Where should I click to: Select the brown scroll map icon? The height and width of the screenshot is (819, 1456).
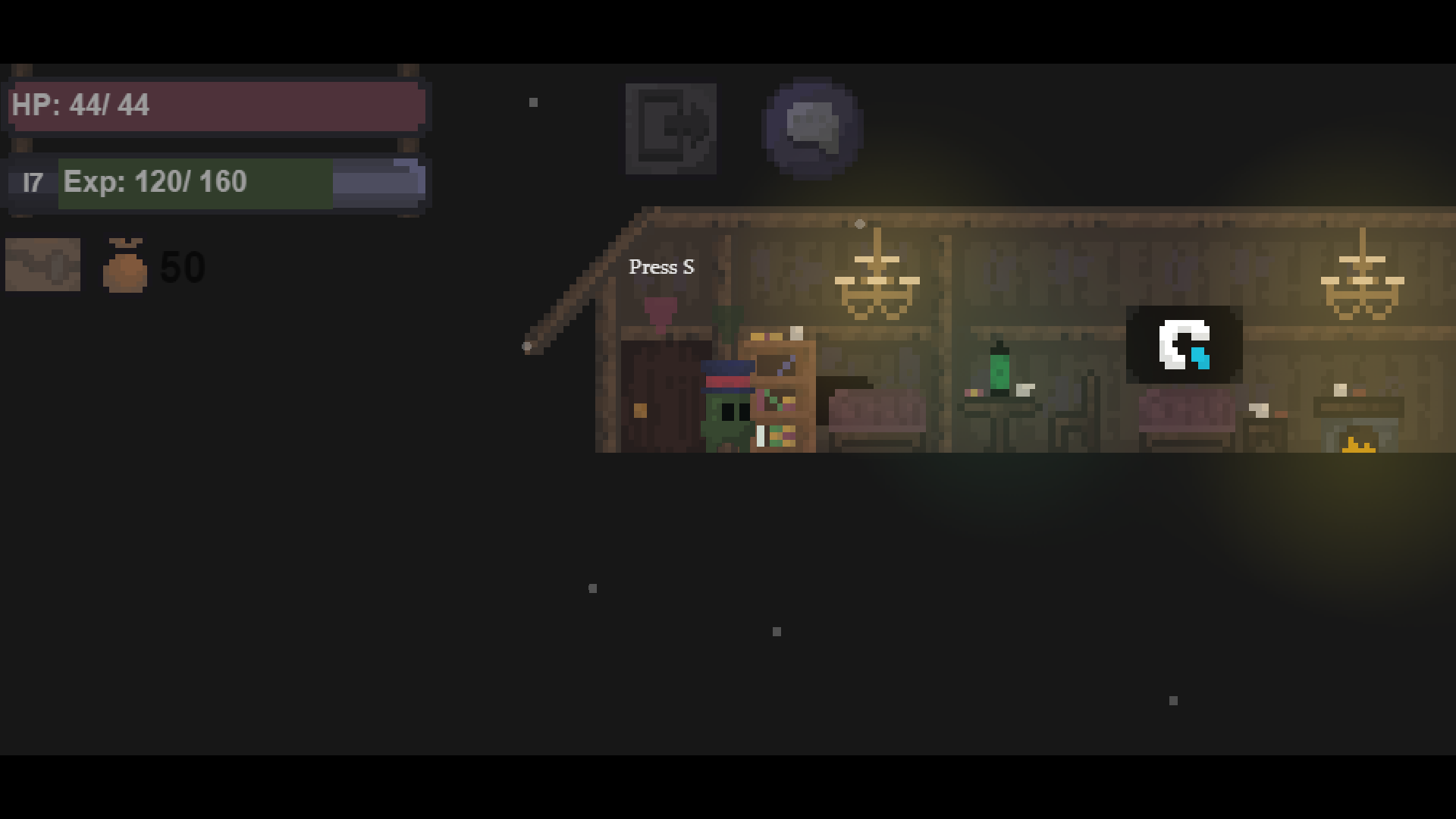click(x=42, y=265)
